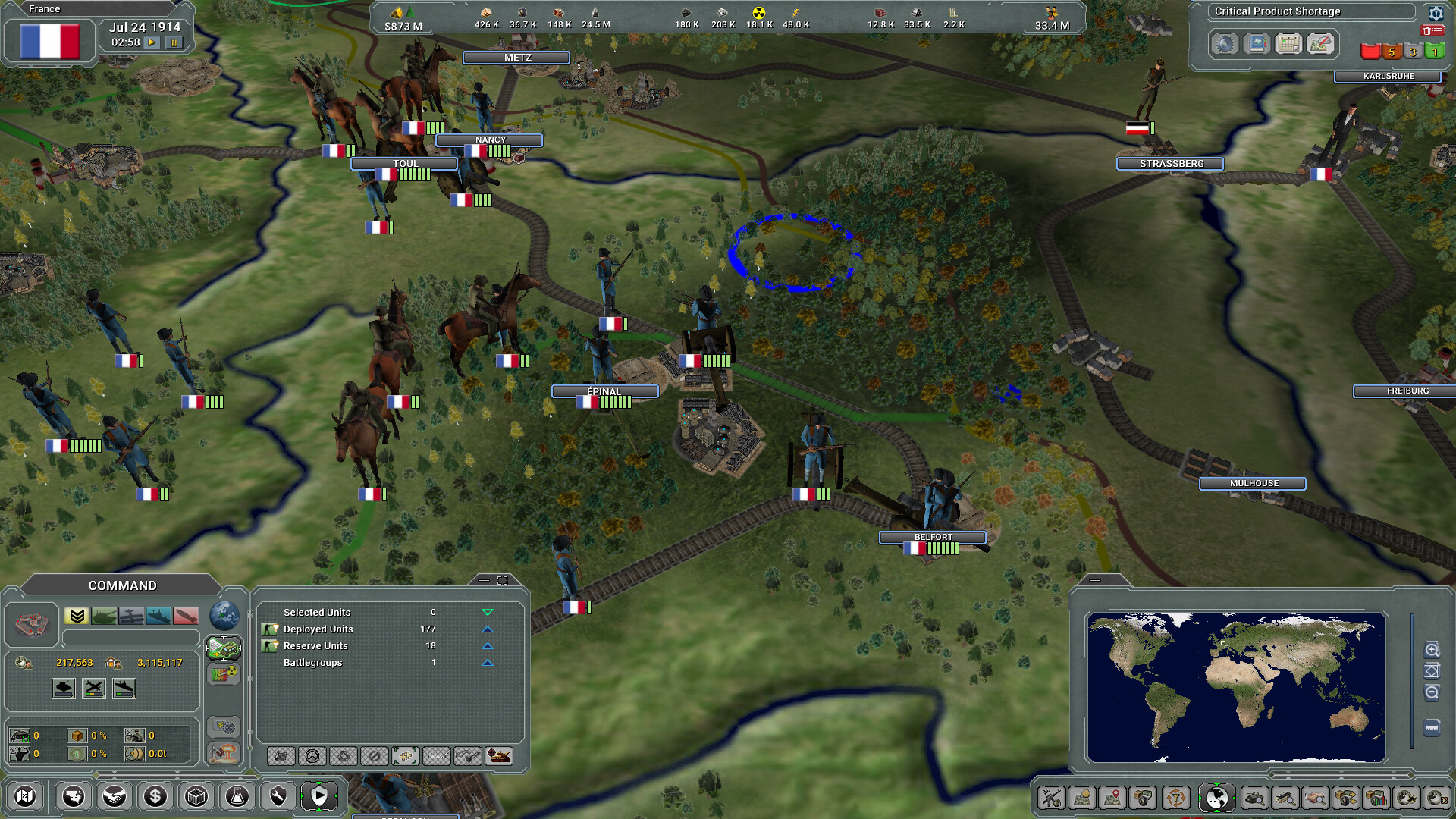The width and height of the screenshot is (1456, 819).
Task: Expand the Reserve Units list
Action: pos(487,645)
